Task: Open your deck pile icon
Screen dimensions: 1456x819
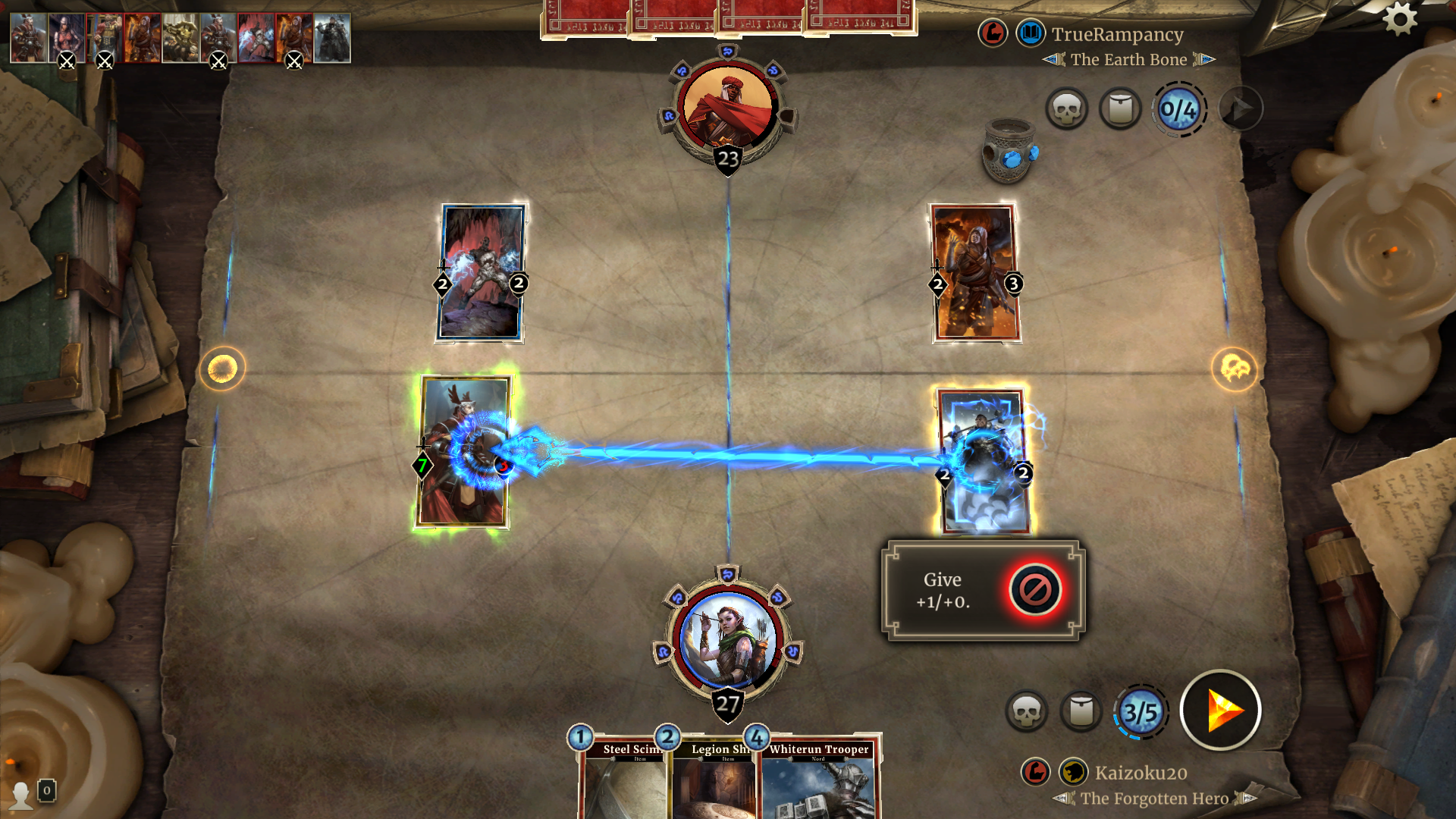Action: [x=1081, y=711]
